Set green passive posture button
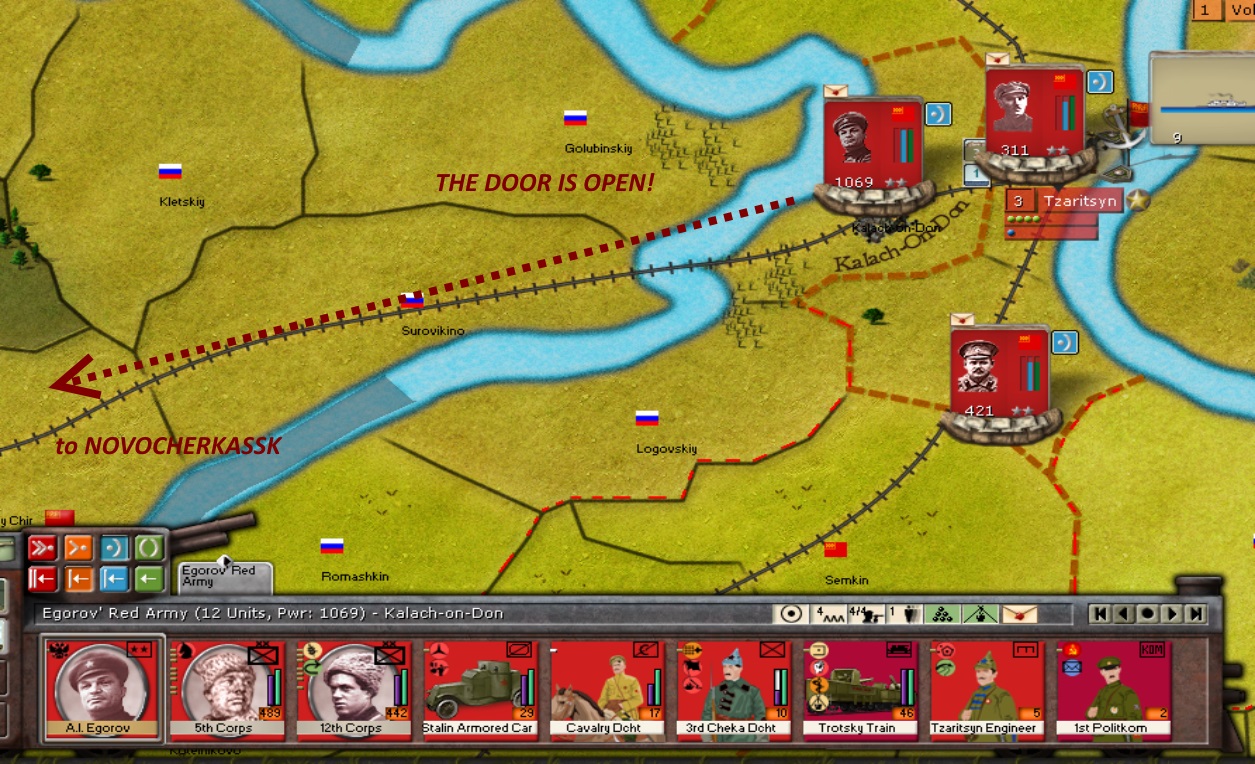Viewport: 1255px width, 764px height. pos(149,548)
